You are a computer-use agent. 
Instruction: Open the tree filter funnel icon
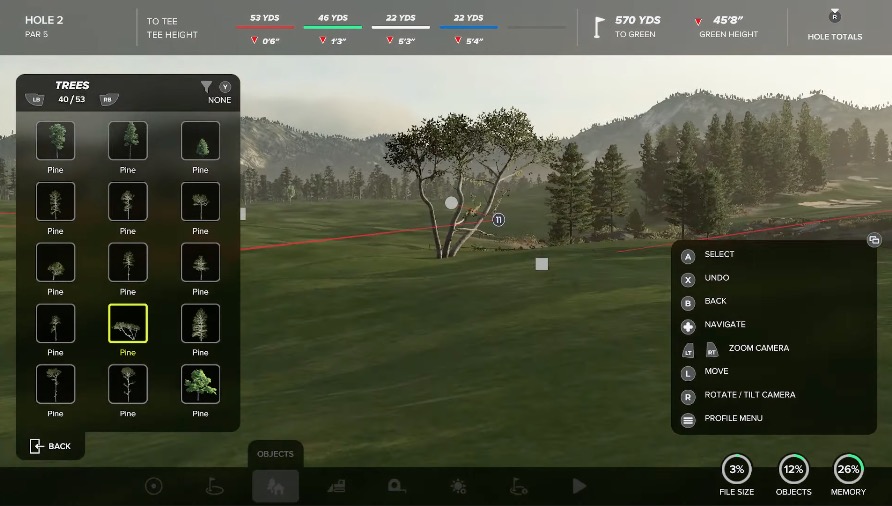(x=206, y=87)
